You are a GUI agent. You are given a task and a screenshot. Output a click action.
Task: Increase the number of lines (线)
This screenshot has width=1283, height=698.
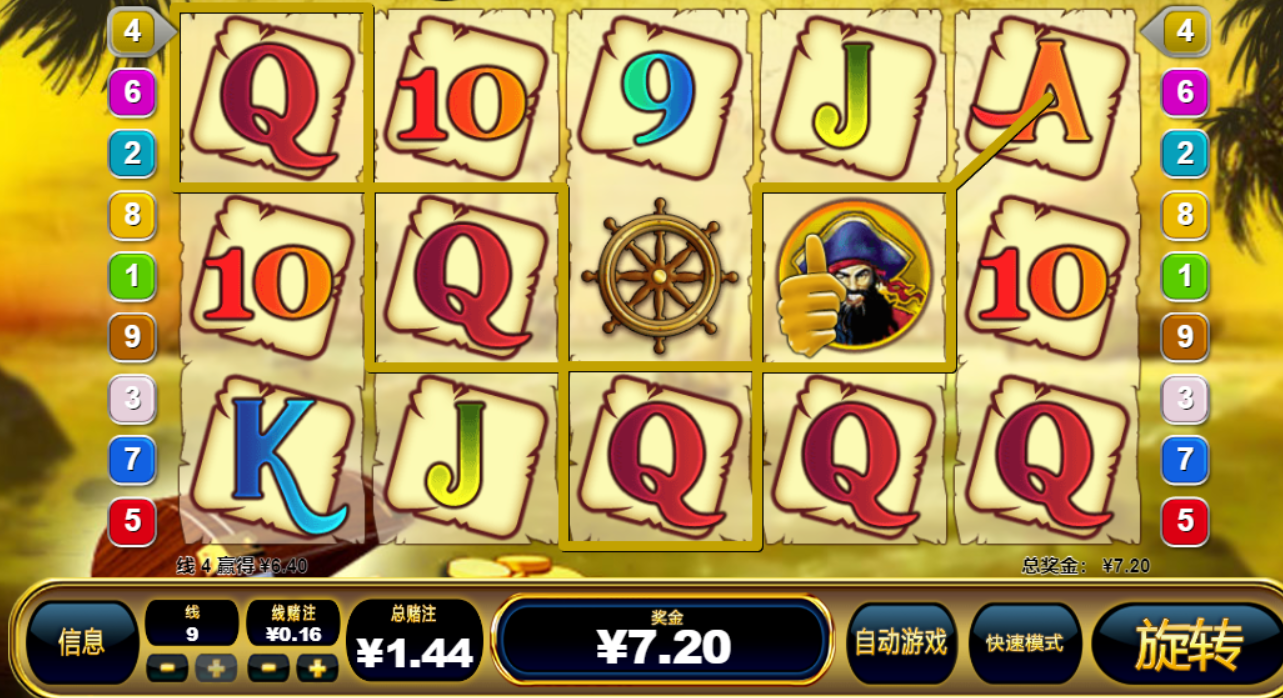point(216,667)
